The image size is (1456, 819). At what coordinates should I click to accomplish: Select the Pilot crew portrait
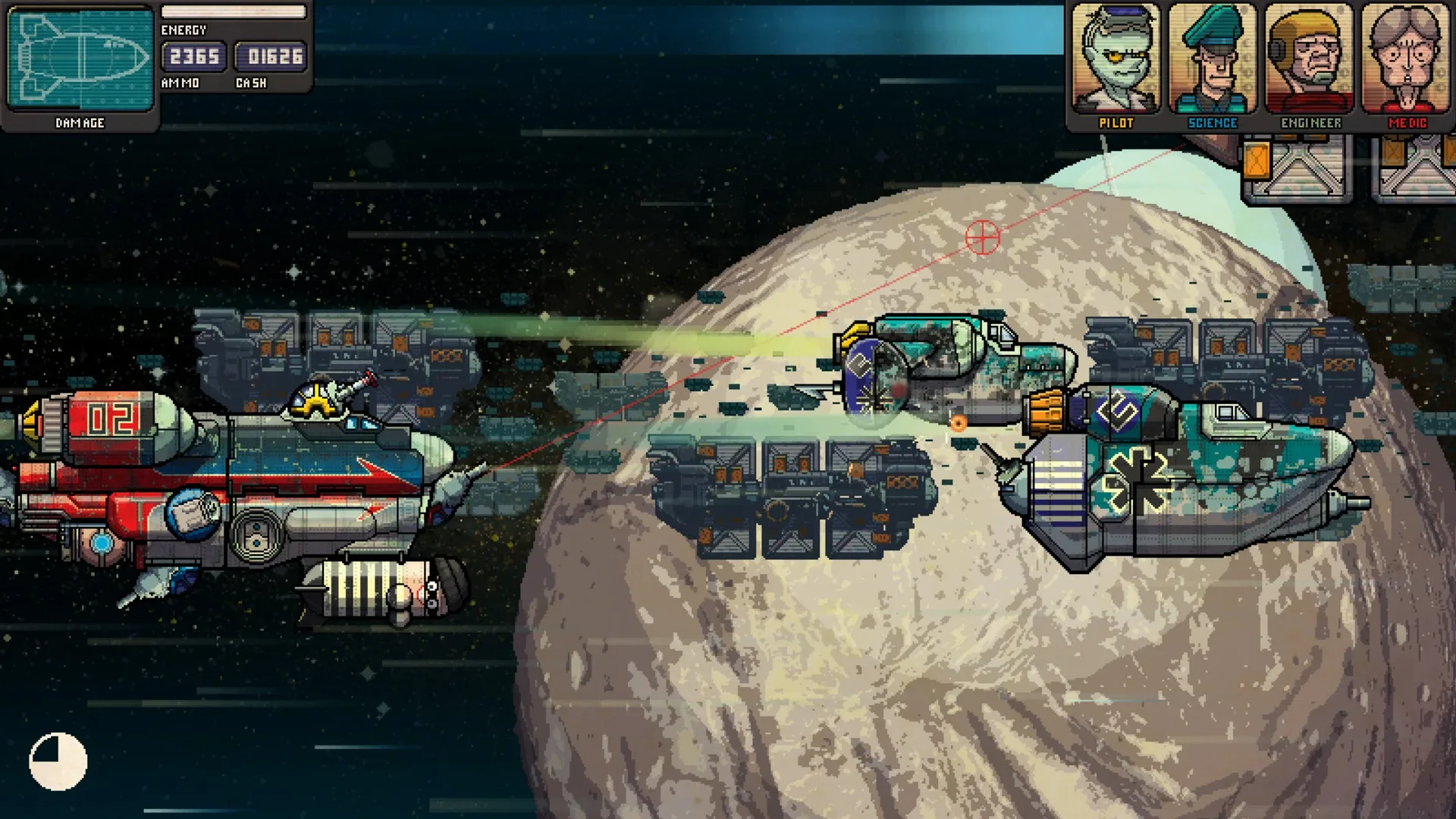click(x=1116, y=59)
